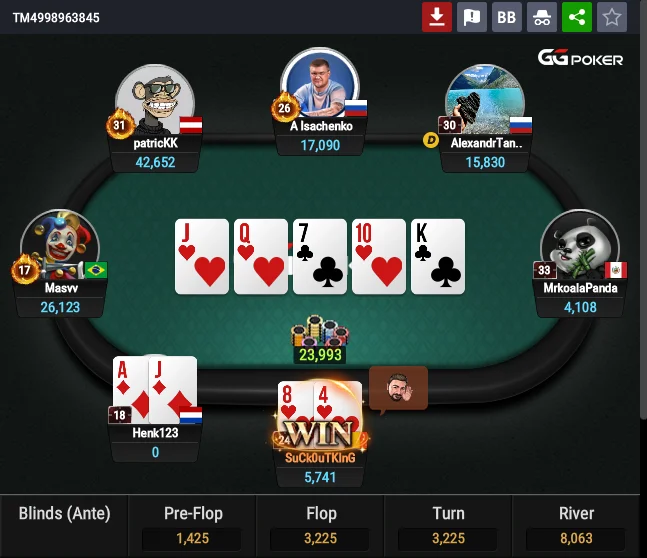This screenshot has width=647, height=558.
Task: Click the waving emoji beside SuCk0uTKInG
Action: [398, 389]
